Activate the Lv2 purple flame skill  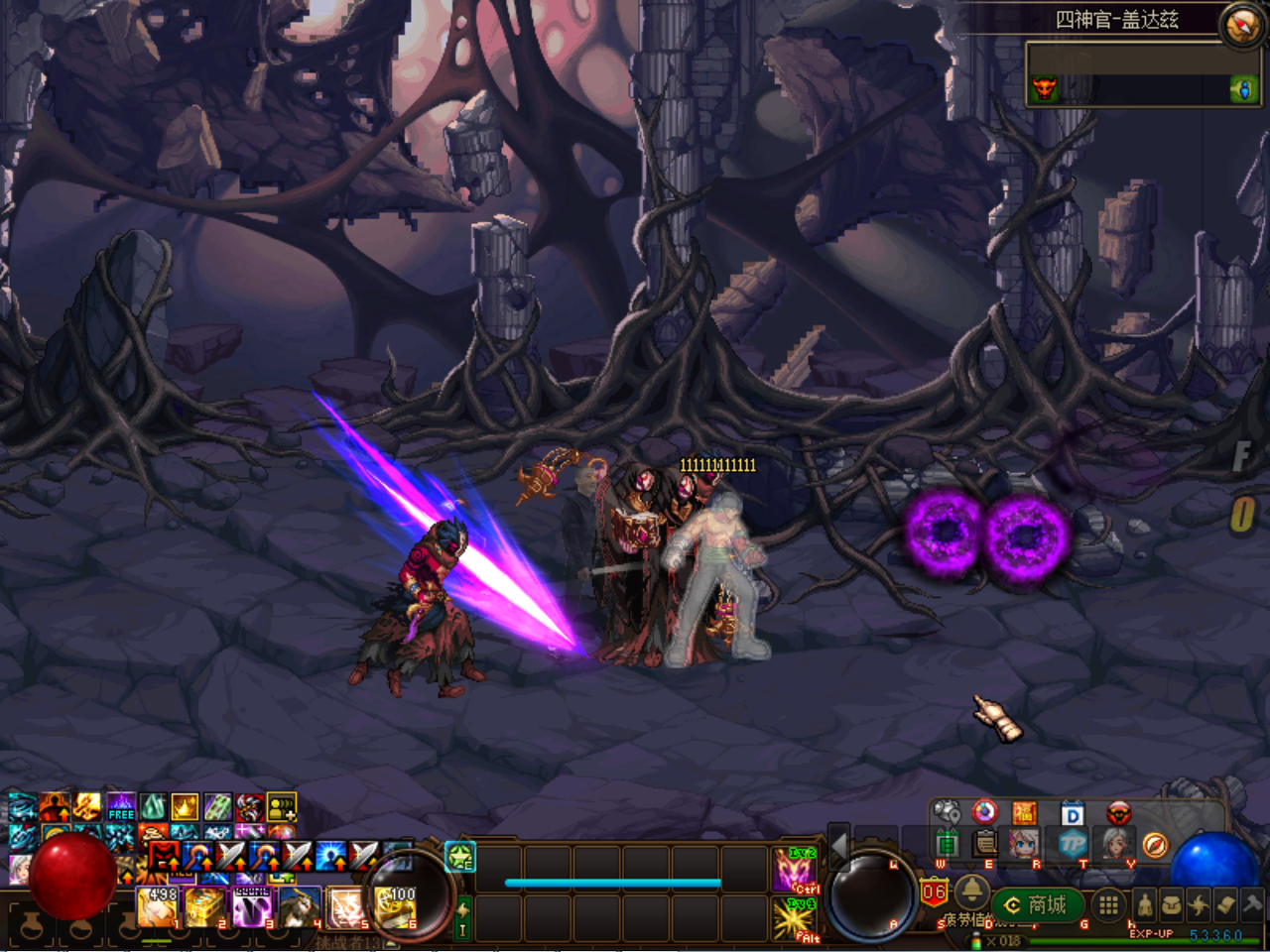(x=796, y=869)
